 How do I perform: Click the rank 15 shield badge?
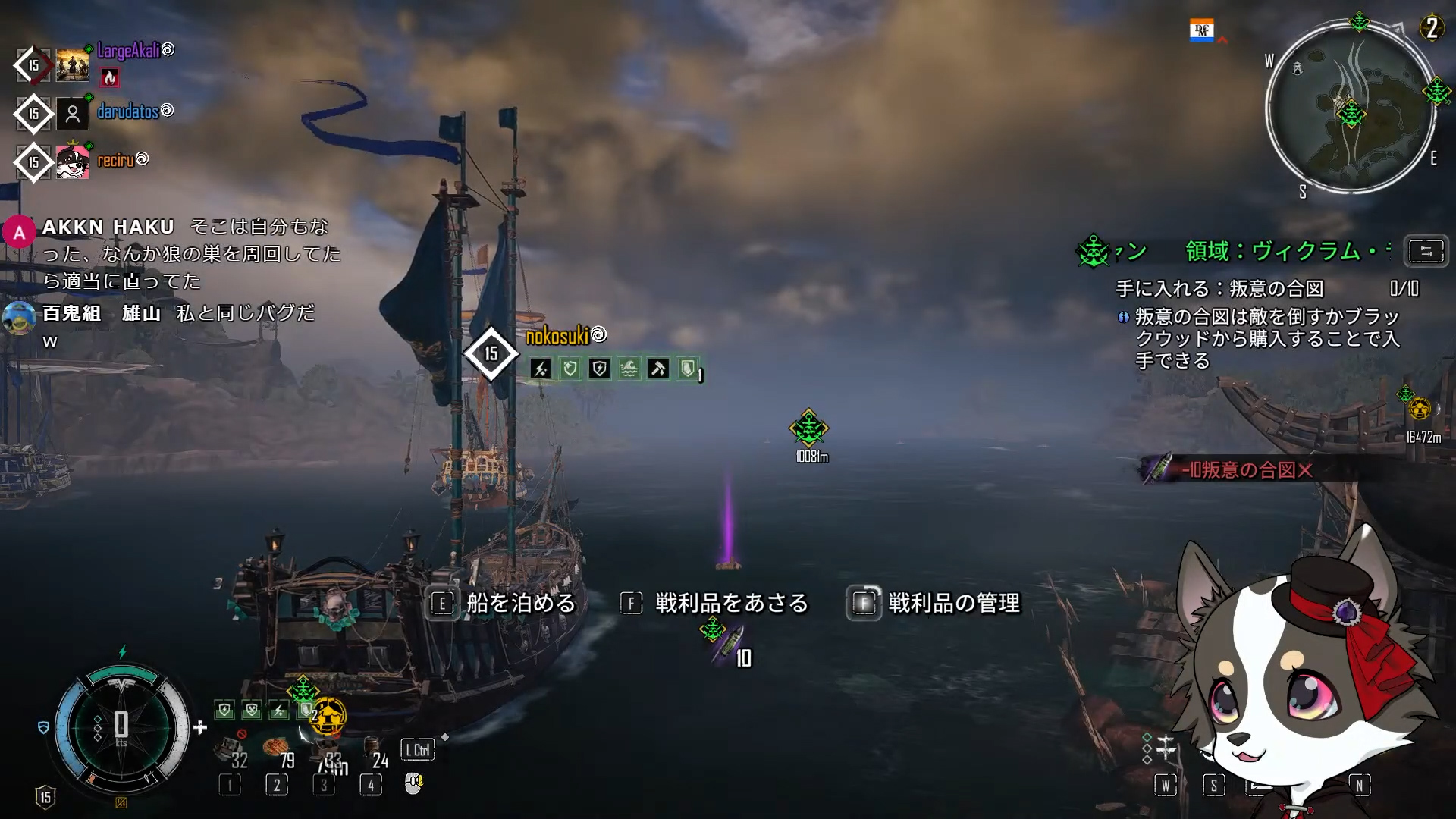(x=45, y=796)
